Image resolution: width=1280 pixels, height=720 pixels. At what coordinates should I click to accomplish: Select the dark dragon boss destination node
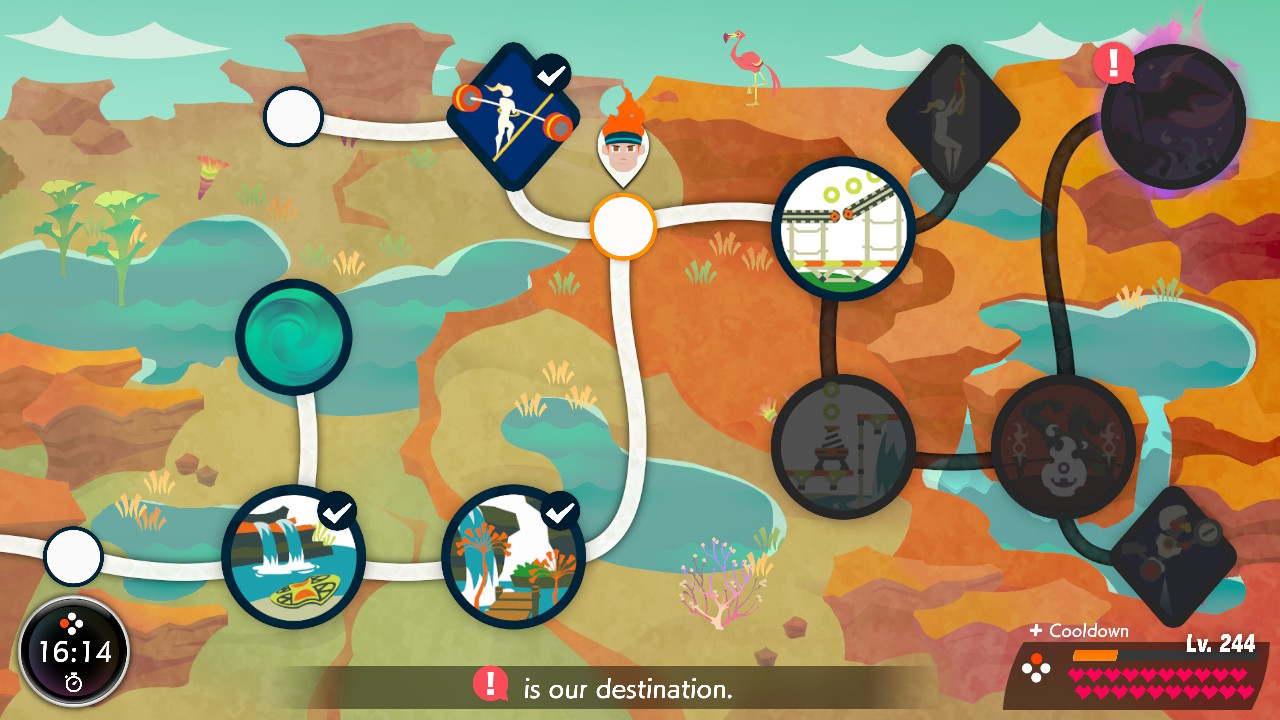tap(1173, 116)
